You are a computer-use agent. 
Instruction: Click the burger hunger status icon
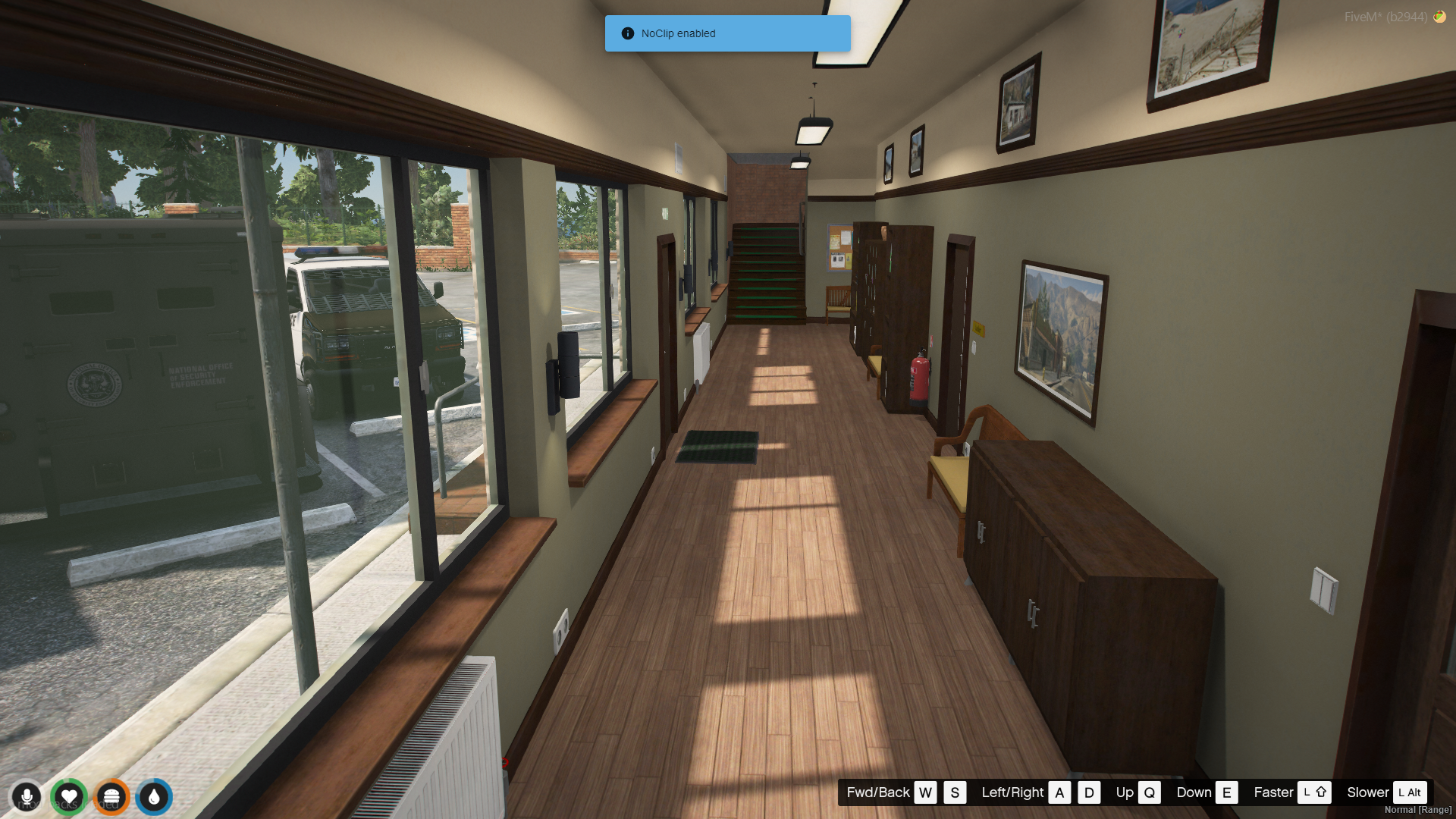pos(111,797)
